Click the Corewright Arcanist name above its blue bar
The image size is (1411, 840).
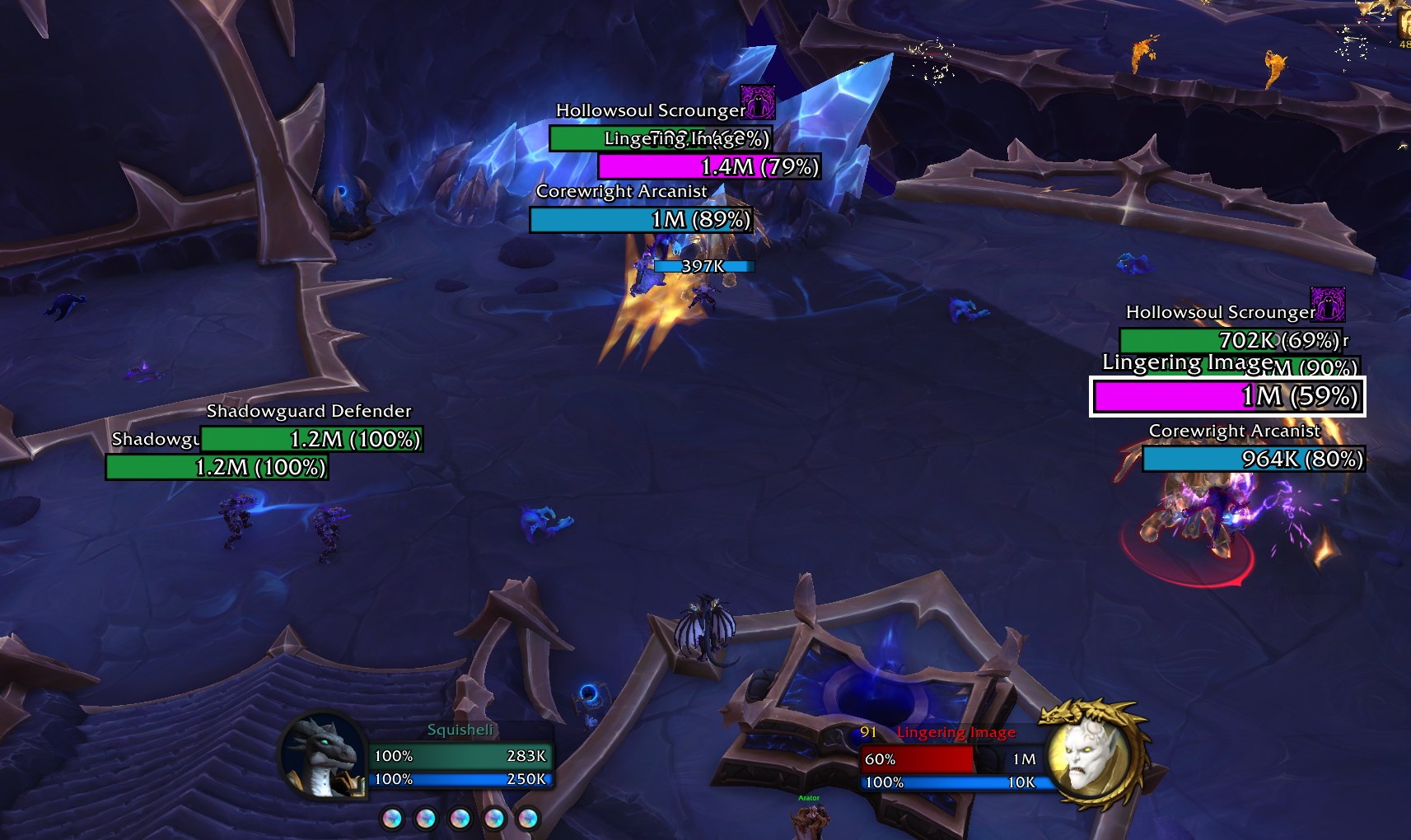click(622, 191)
